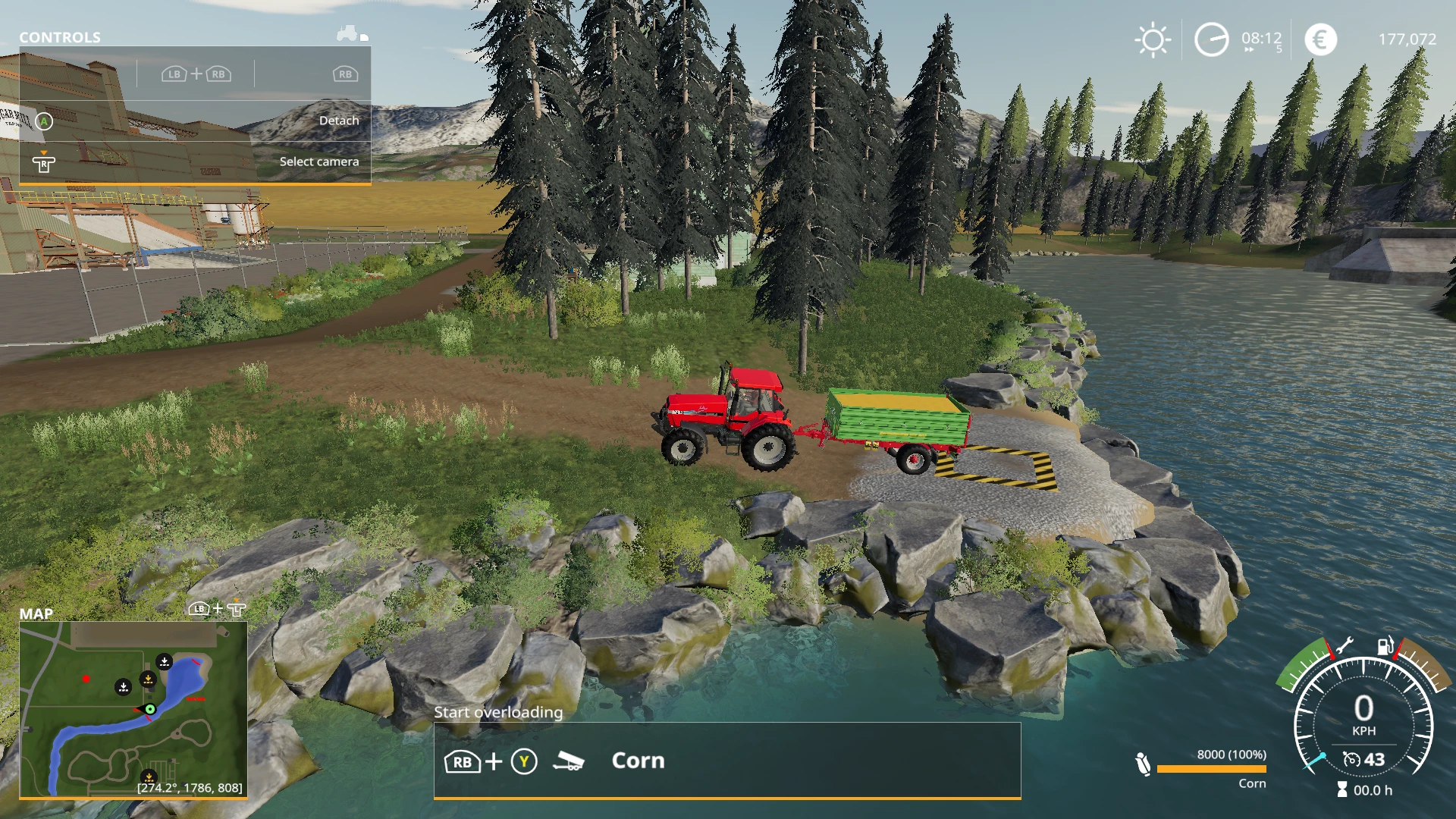This screenshot has width=1456, height=819.
Task: Open the minimap
Action: coord(133,709)
